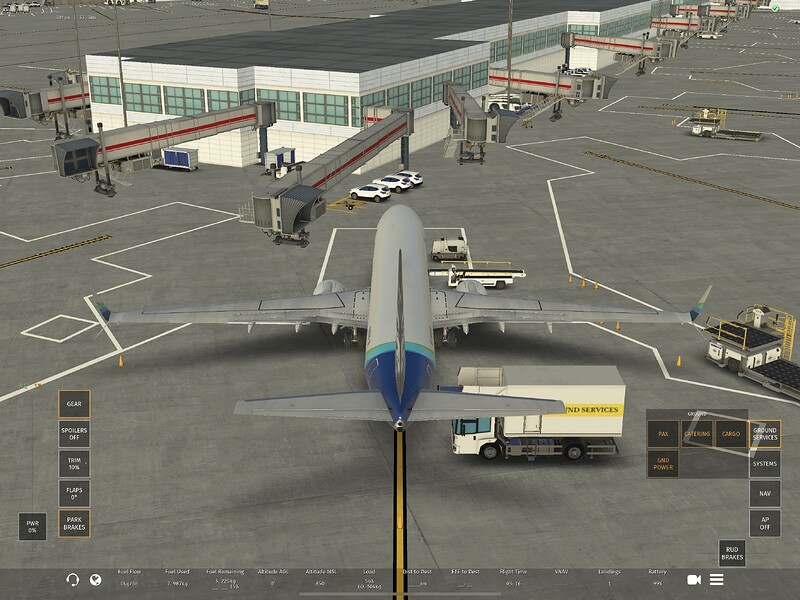
Task: Close the GROUND SERVICES panel tab
Action: pyautogui.click(x=765, y=434)
